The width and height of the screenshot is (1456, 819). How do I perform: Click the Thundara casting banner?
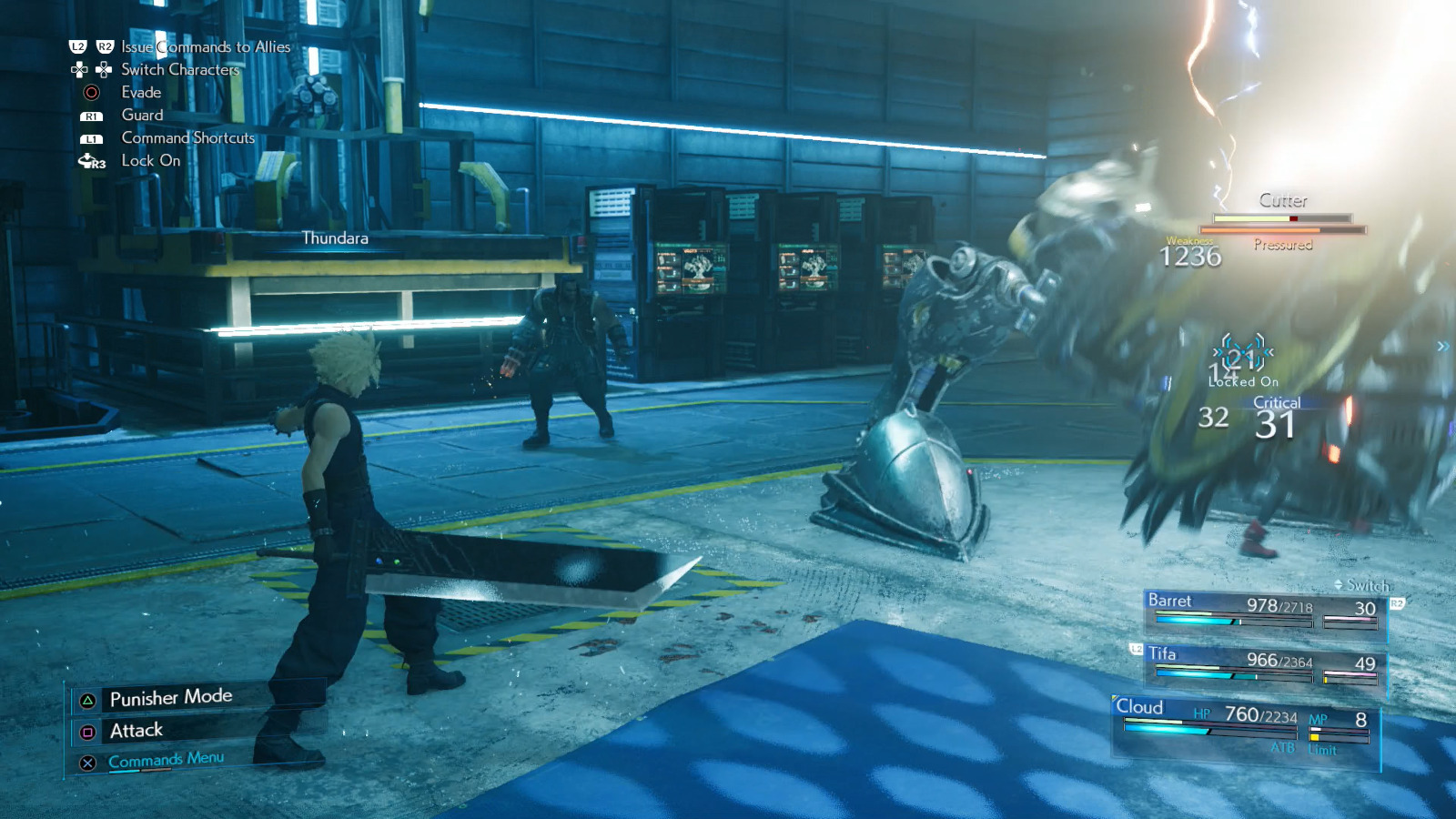(334, 239)
